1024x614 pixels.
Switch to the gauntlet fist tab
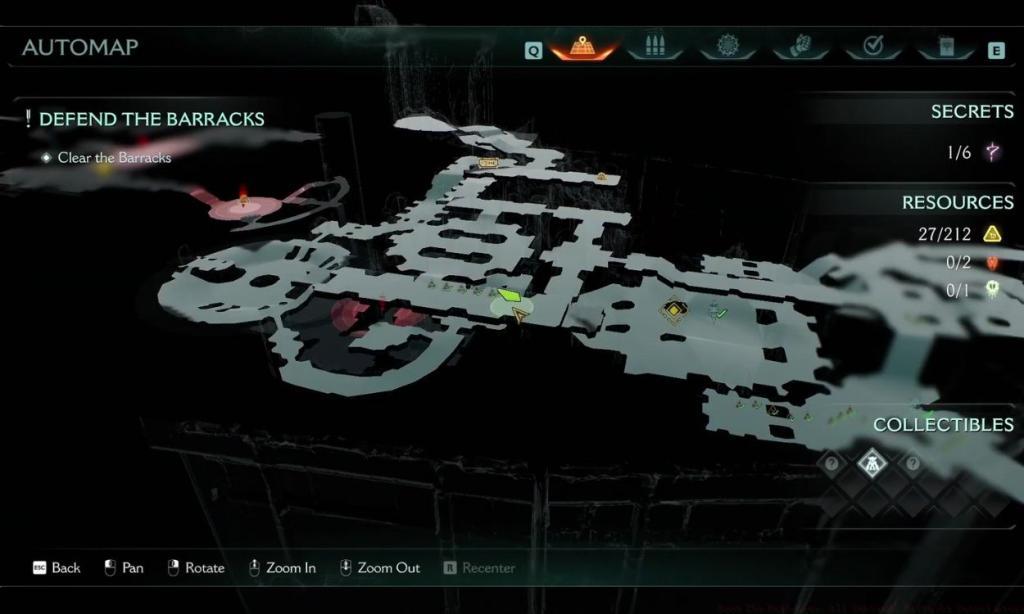(x=800, y=47)
